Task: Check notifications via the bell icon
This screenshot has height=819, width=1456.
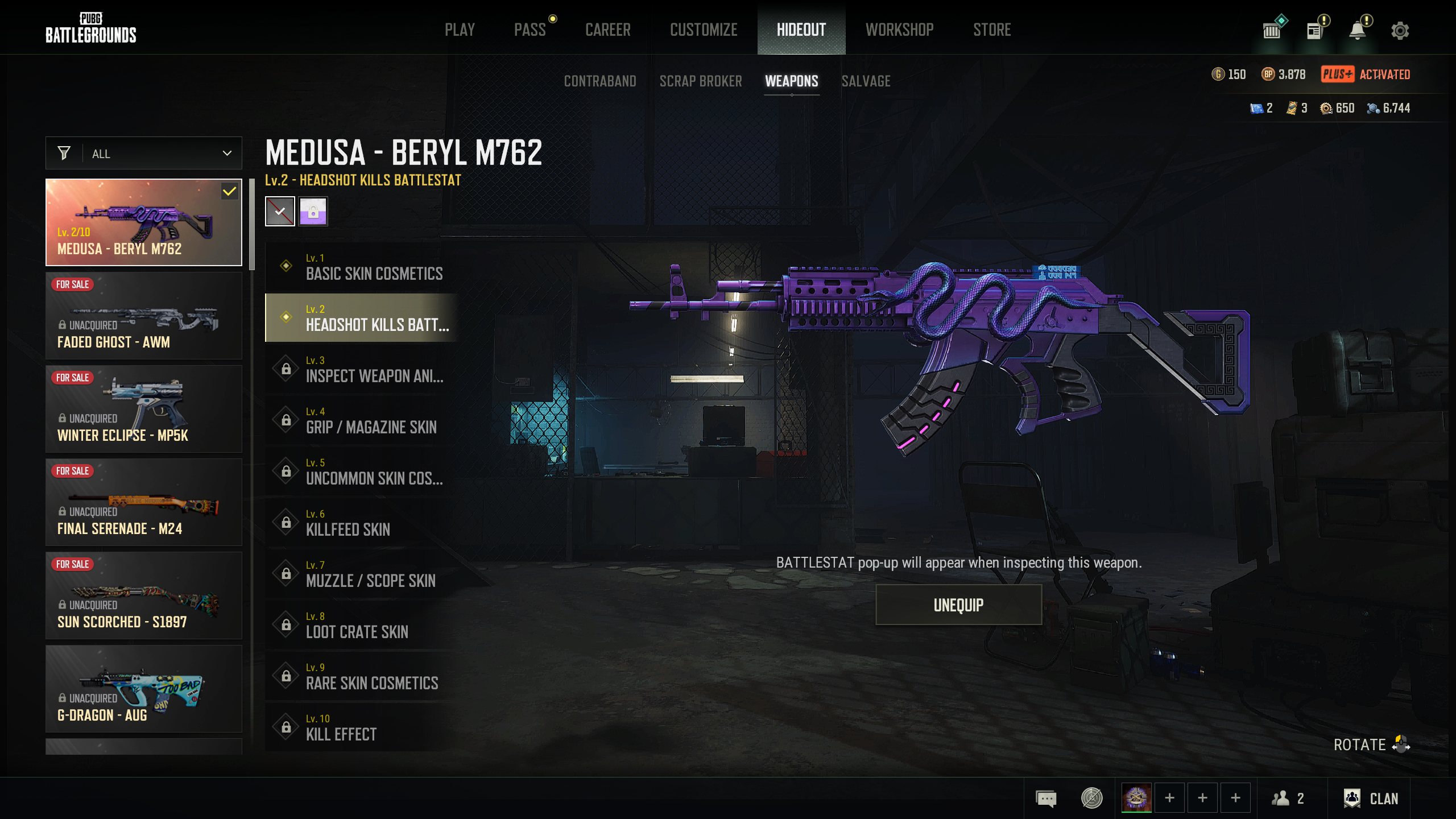Action: [1358, 31]
